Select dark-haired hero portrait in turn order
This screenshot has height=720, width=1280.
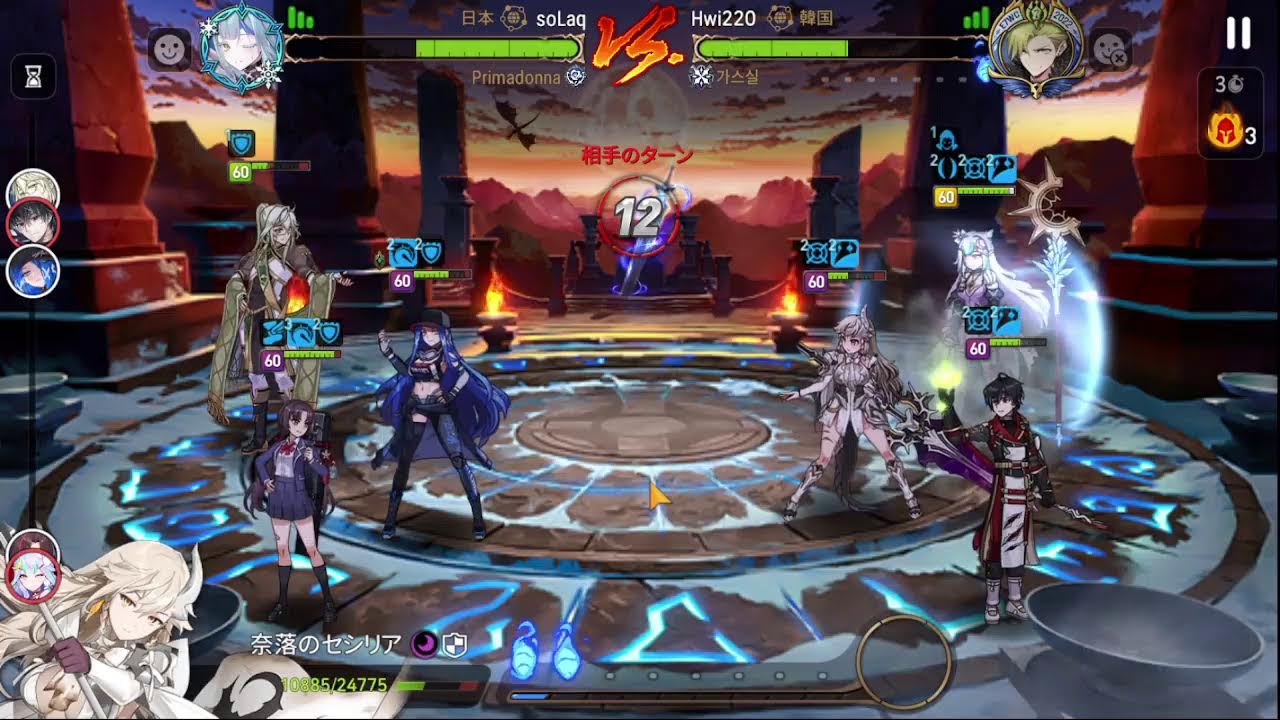[33, 225]
